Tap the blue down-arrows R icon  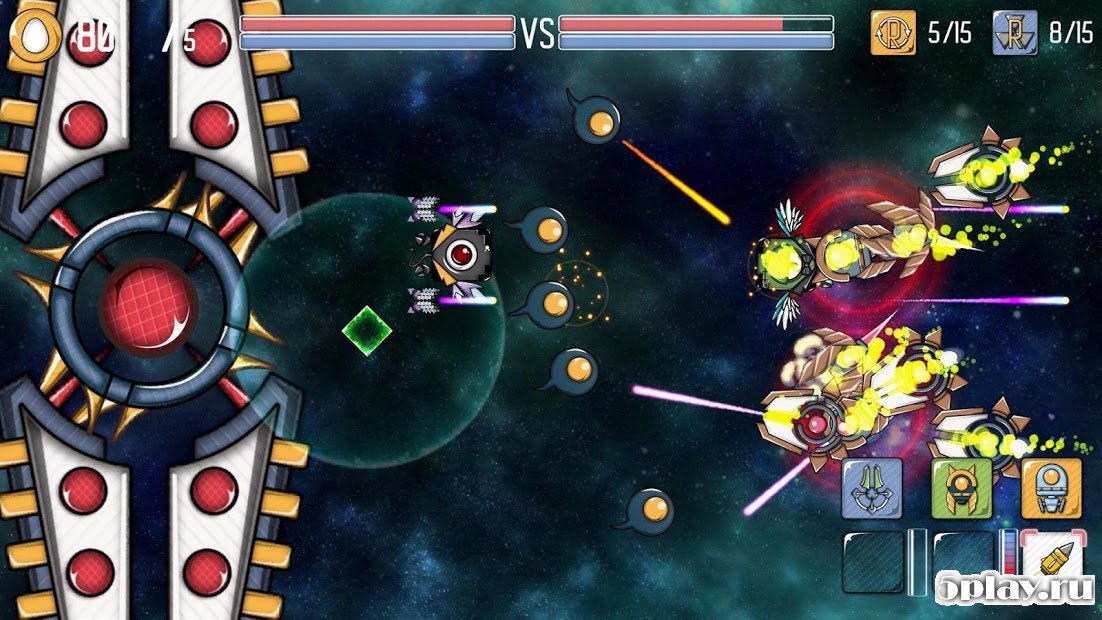pyautogui.click(x=1015, y=33)
